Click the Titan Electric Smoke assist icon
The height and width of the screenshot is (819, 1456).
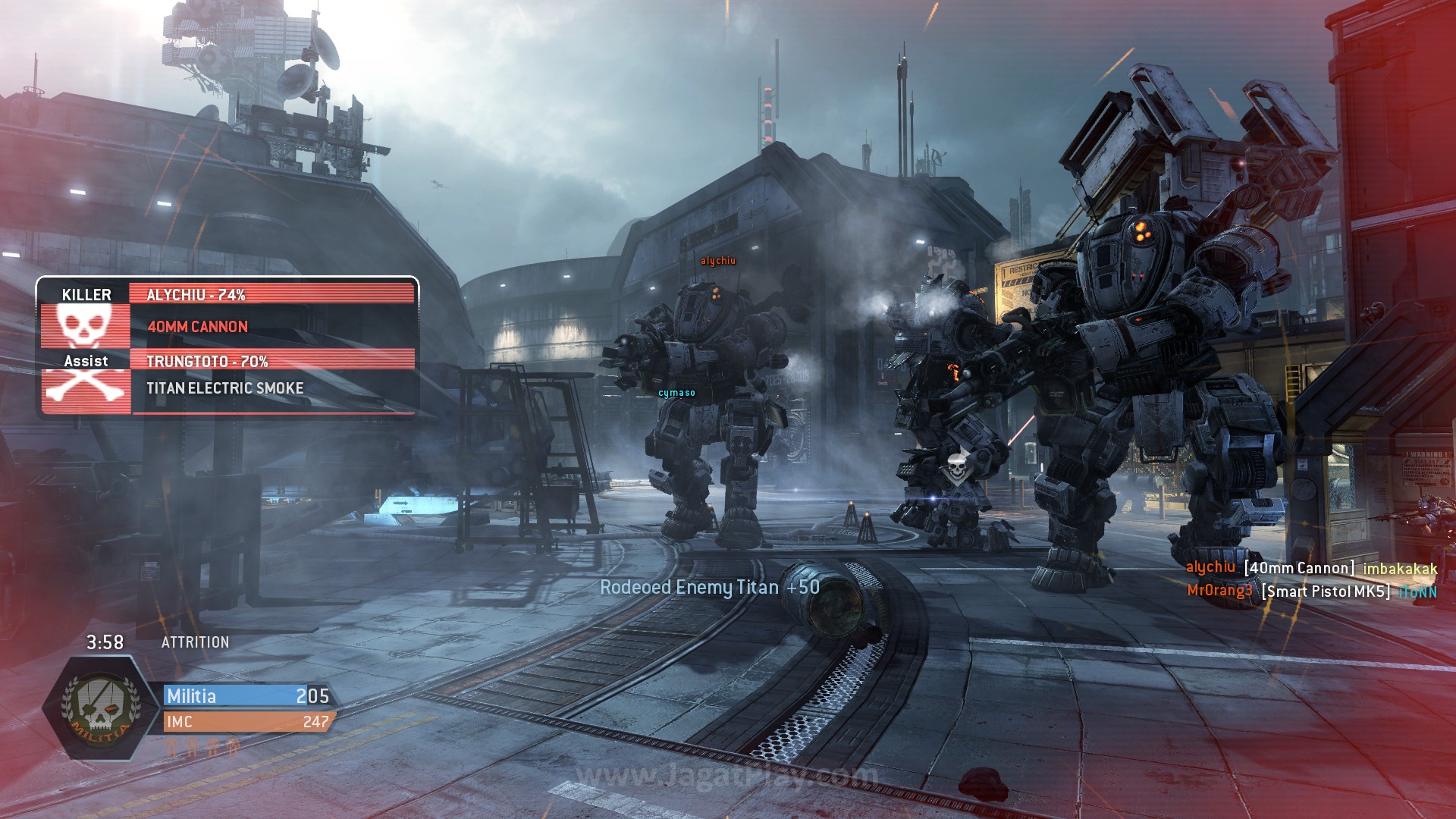[224, 388]
